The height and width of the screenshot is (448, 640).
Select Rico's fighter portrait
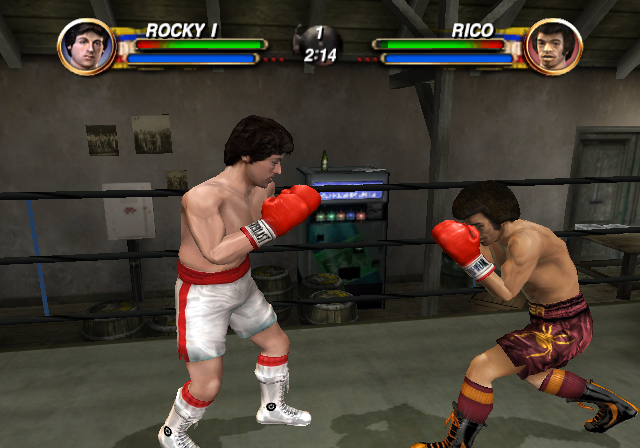[x=554, y=46]
